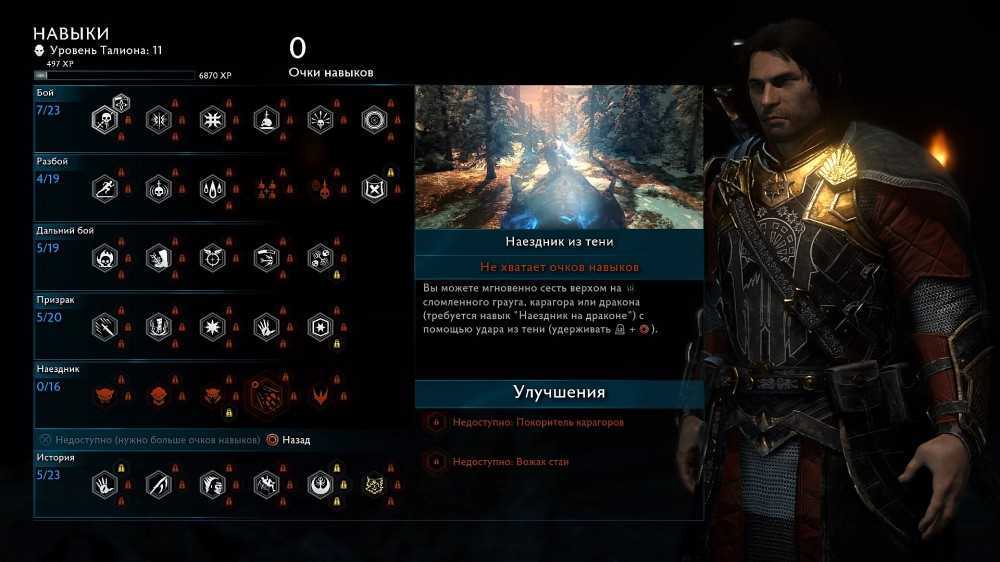
Task: Choose the concentric rings skill in Бой
Action: 373,121
